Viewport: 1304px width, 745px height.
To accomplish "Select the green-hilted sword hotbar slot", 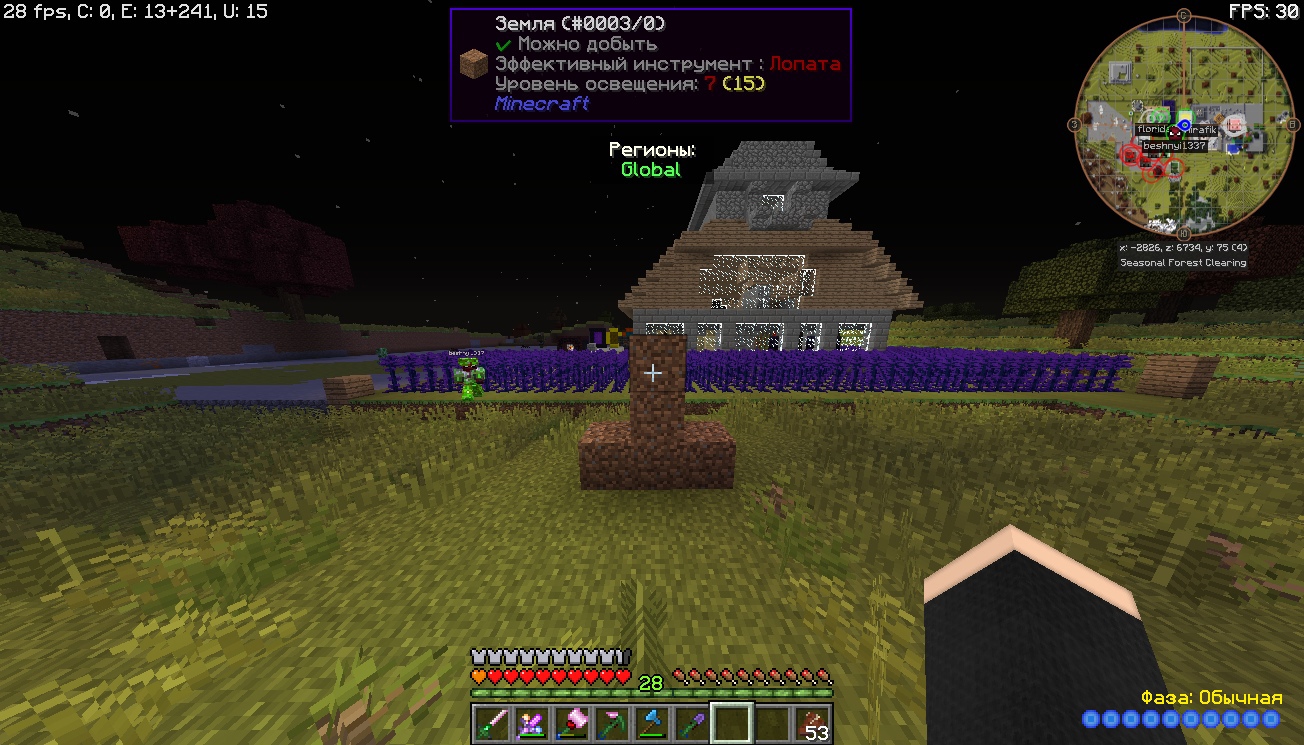I will pyautogui.click(x=490, y=723).
